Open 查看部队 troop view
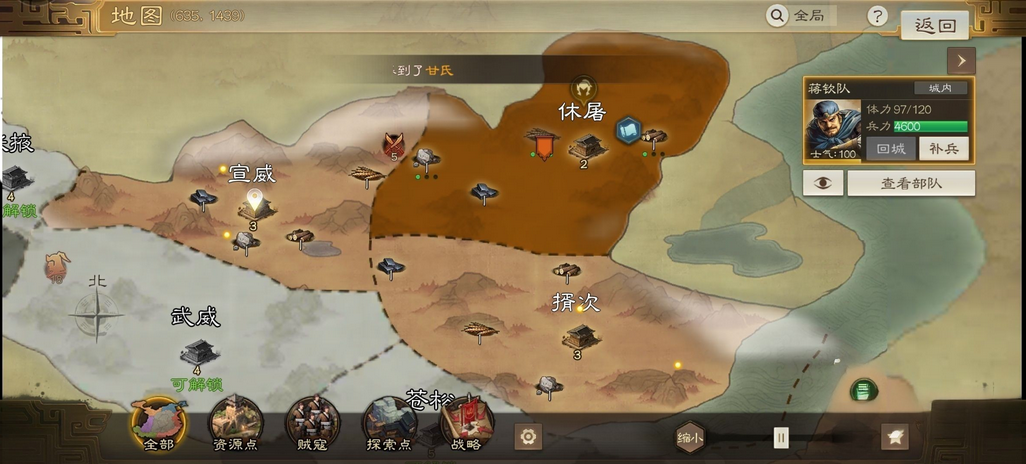Screen dimensions: 1026x464 pos(911,183)
